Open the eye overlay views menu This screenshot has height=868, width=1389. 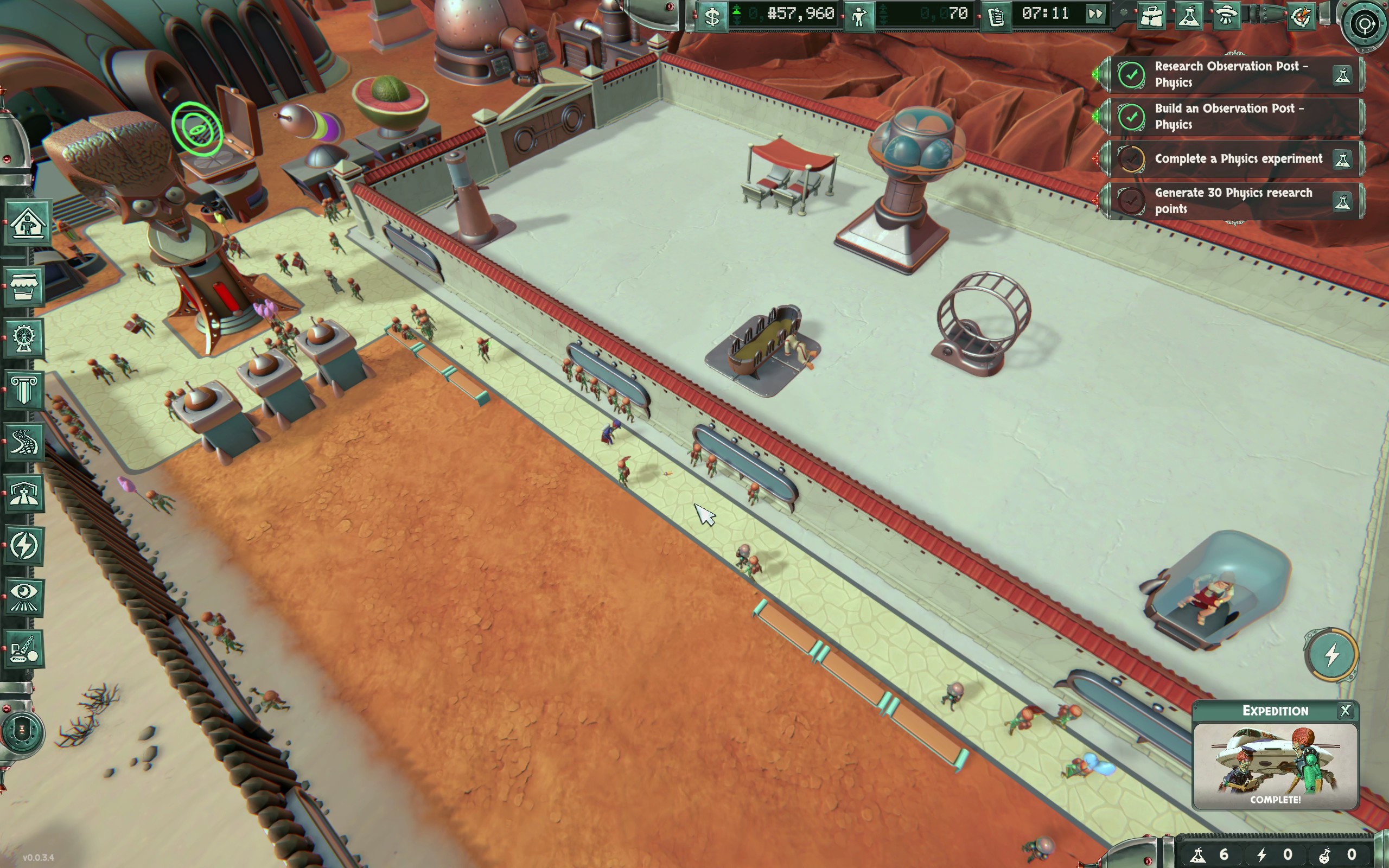click(24, 597)
